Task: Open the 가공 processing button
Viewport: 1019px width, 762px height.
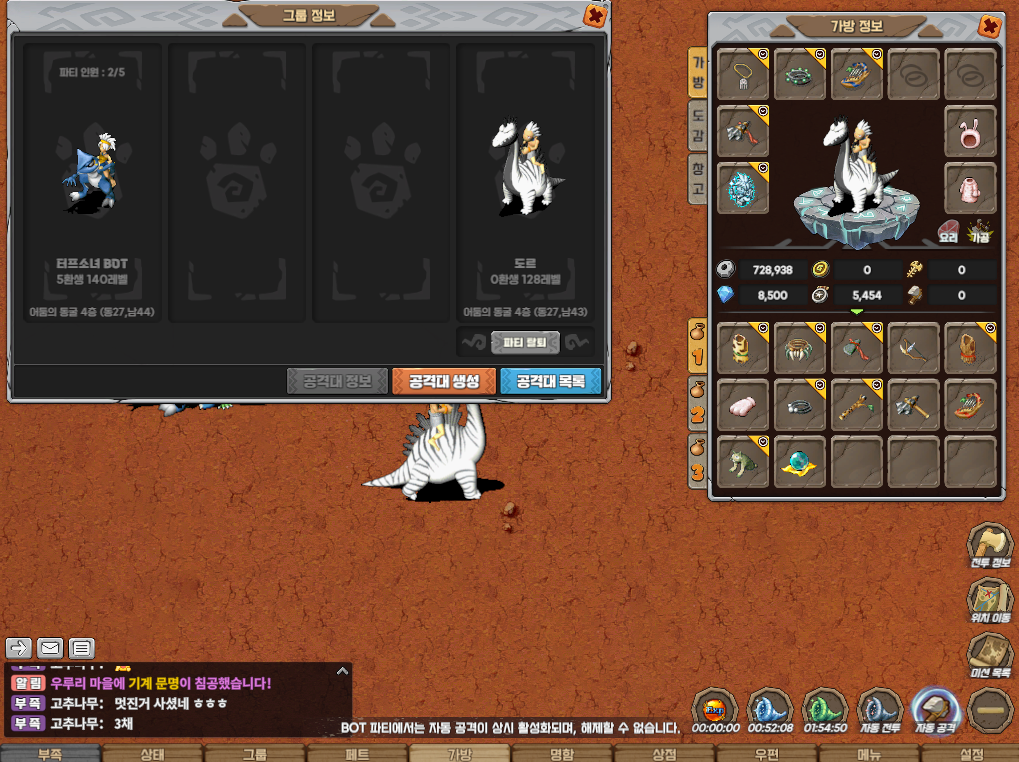Action: click(x=979, y=231)
